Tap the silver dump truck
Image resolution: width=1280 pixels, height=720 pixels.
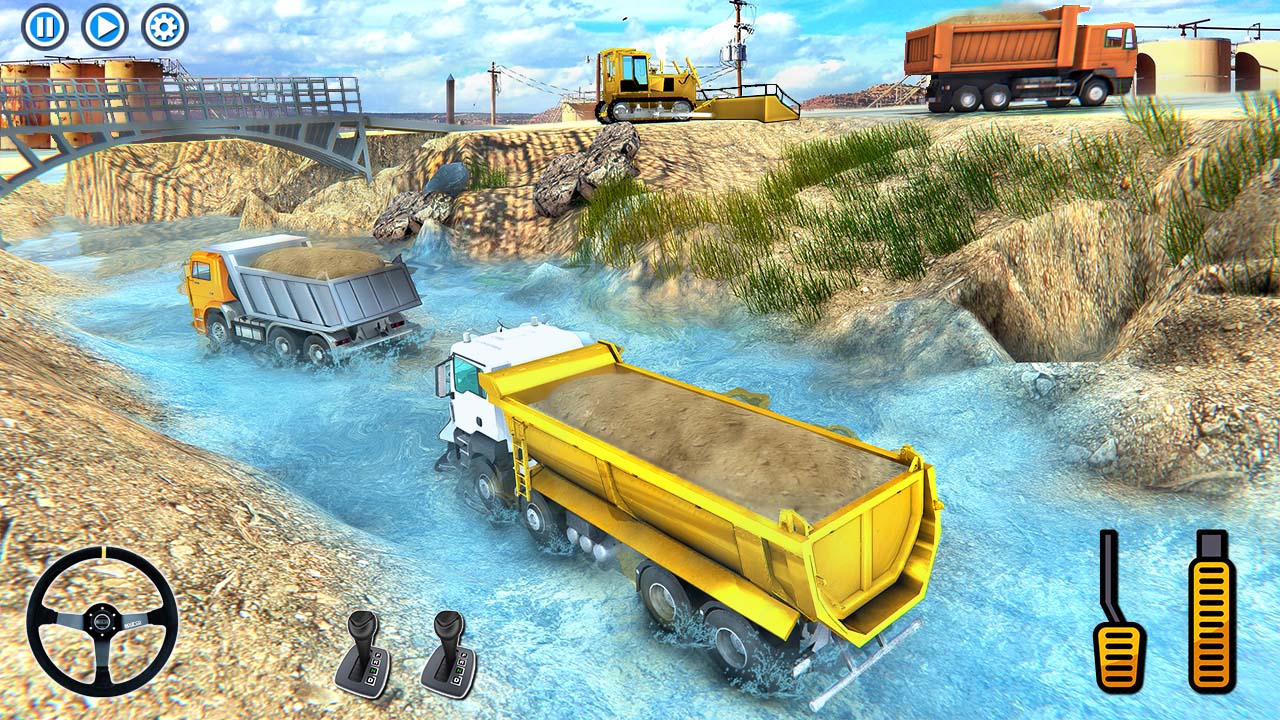click(300, 300)
